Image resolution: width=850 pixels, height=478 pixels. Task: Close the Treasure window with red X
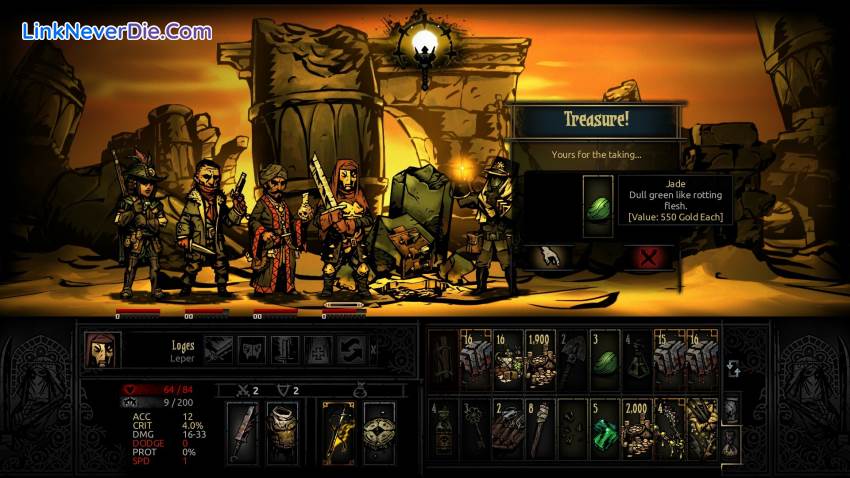point(649,257)
